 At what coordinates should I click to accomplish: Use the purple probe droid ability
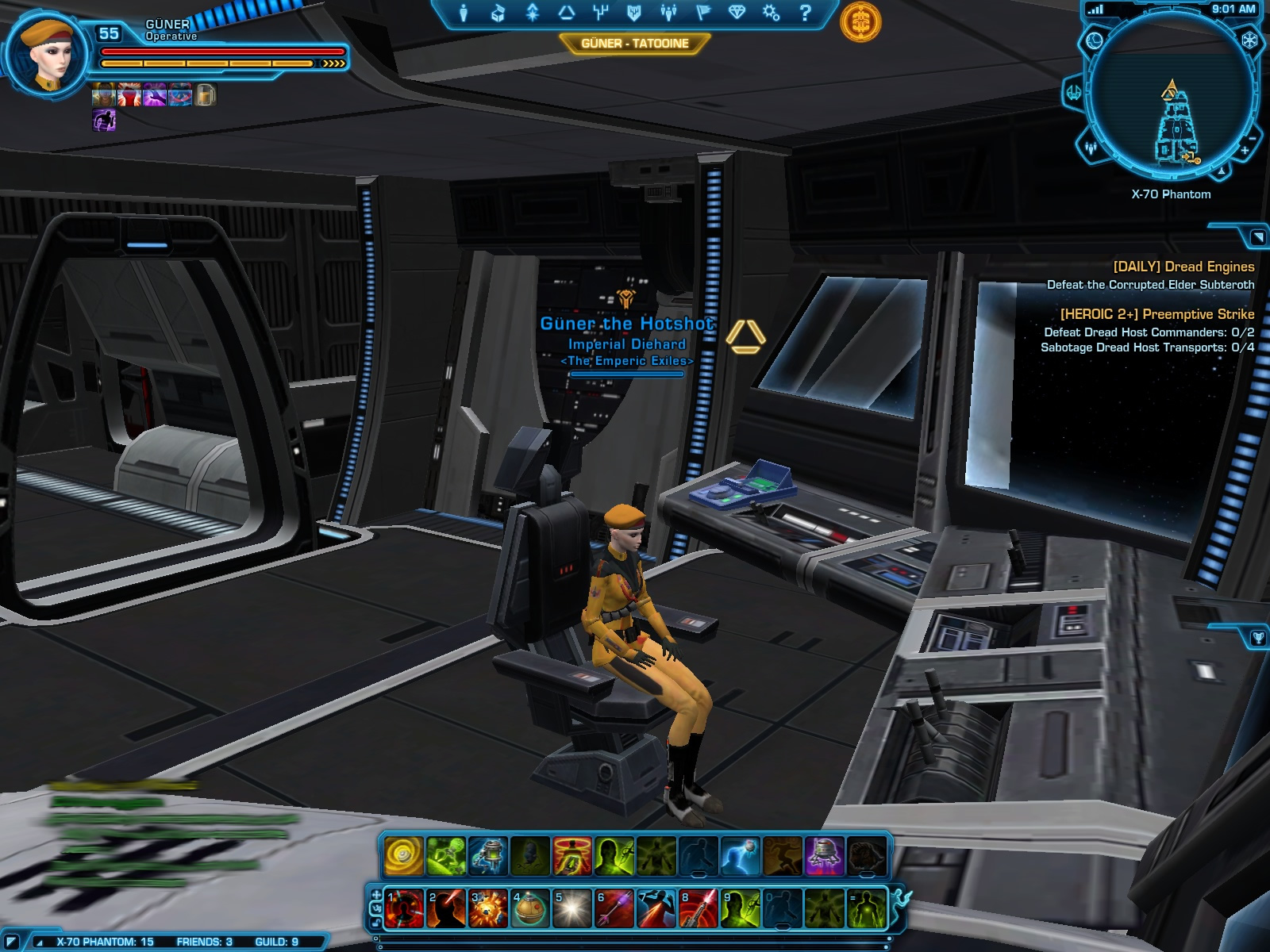point(824,857)
